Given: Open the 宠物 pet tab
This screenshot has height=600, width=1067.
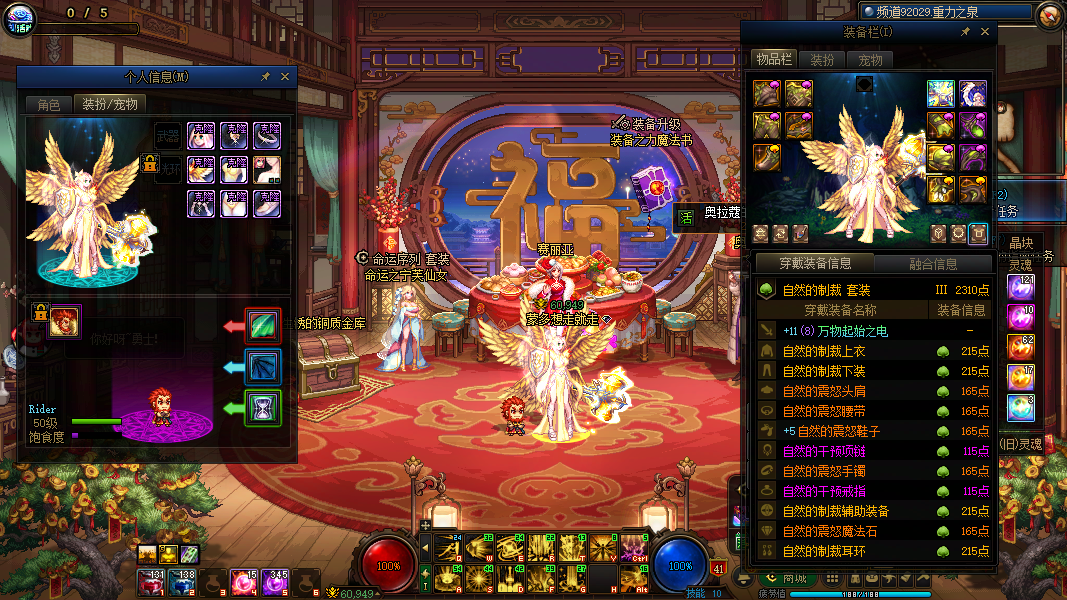Looking at the screenshot, I should pos(870,60).
